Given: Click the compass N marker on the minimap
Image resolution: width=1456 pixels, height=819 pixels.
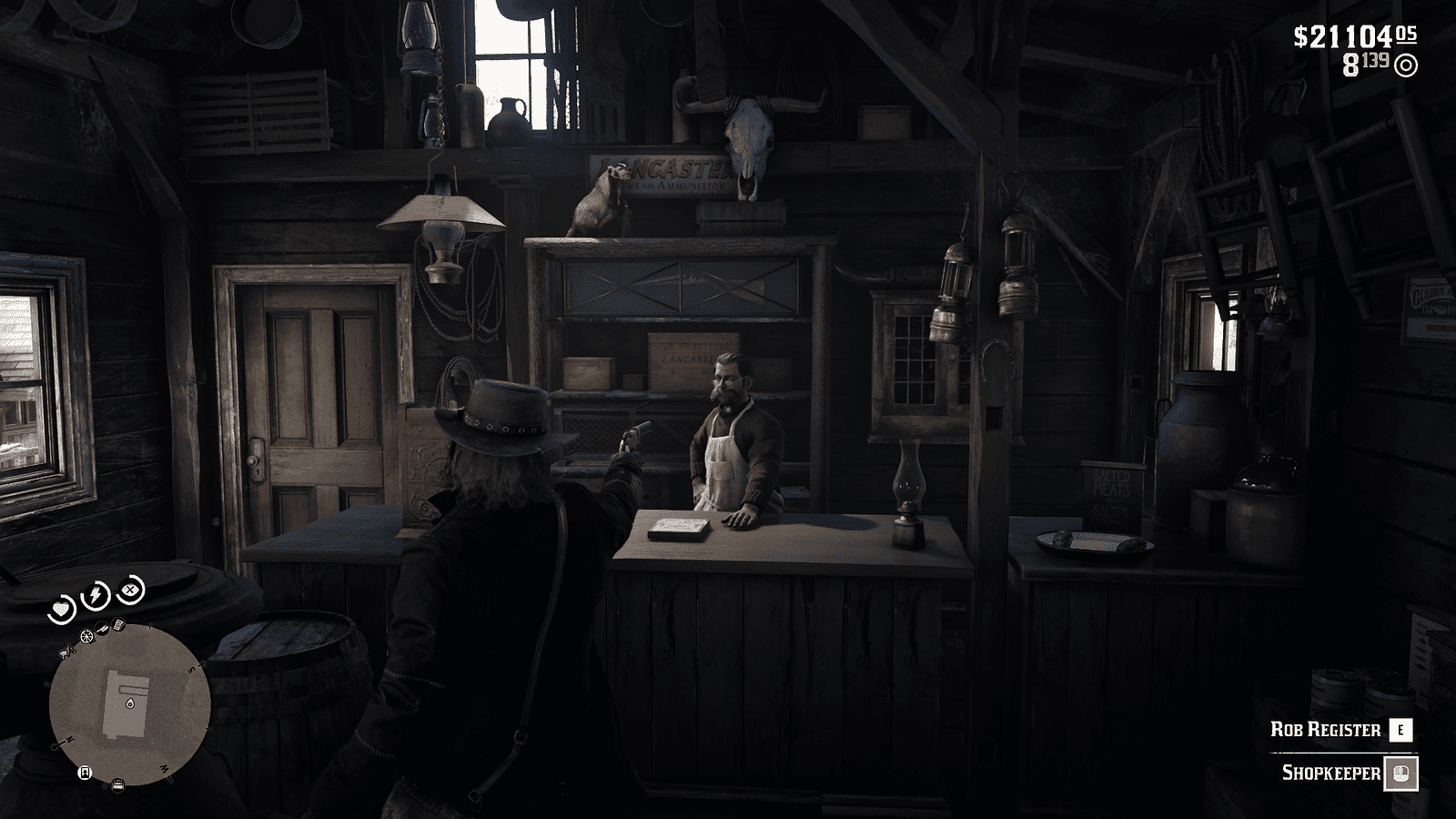Looking at the screenshot, I should (68, 739).
